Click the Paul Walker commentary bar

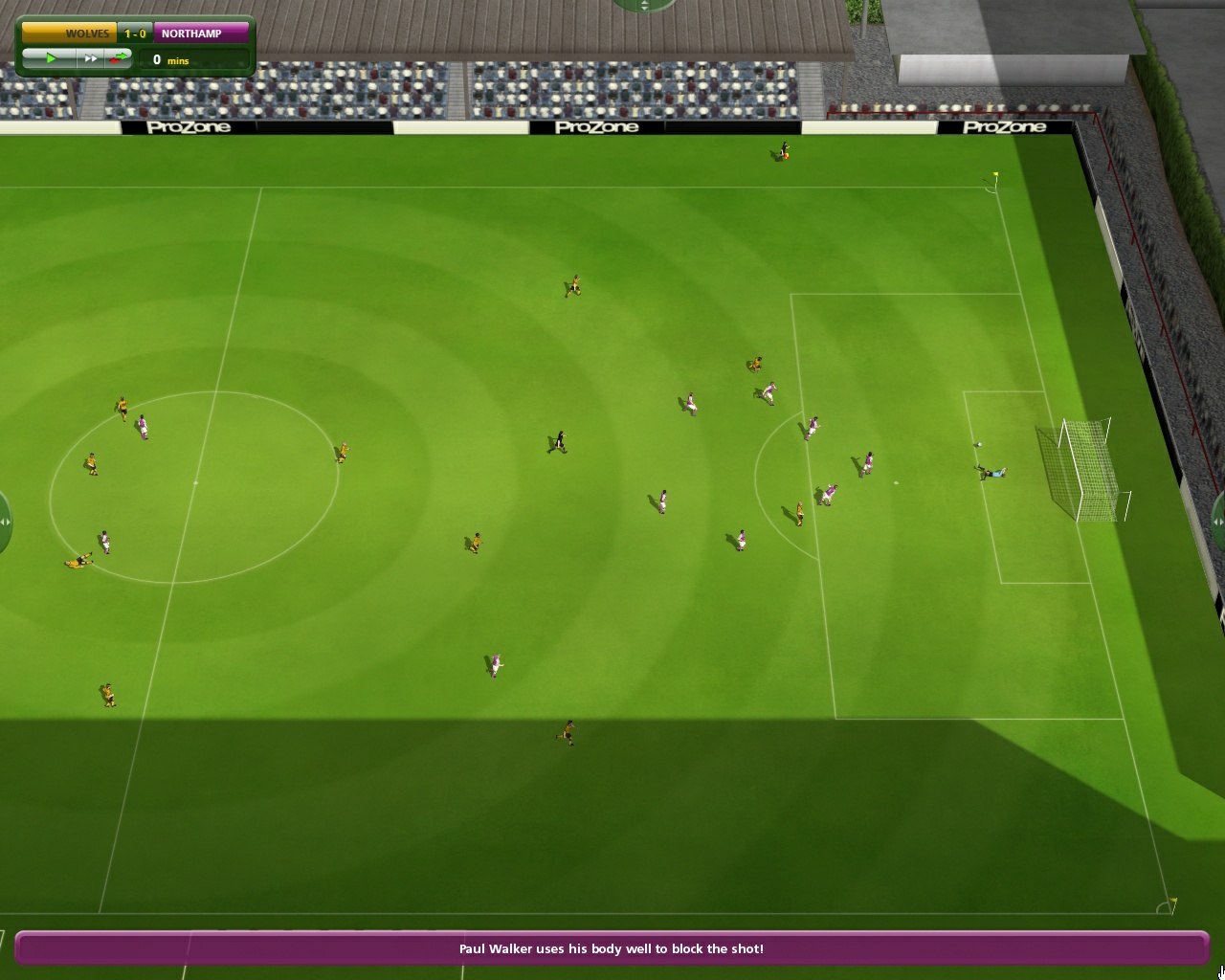coord(611,948)
